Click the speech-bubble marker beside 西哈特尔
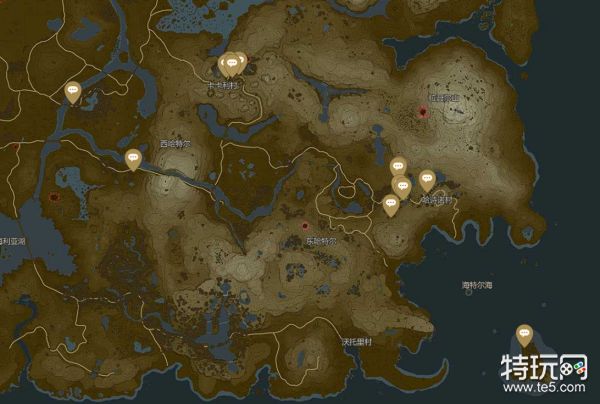 133,158
